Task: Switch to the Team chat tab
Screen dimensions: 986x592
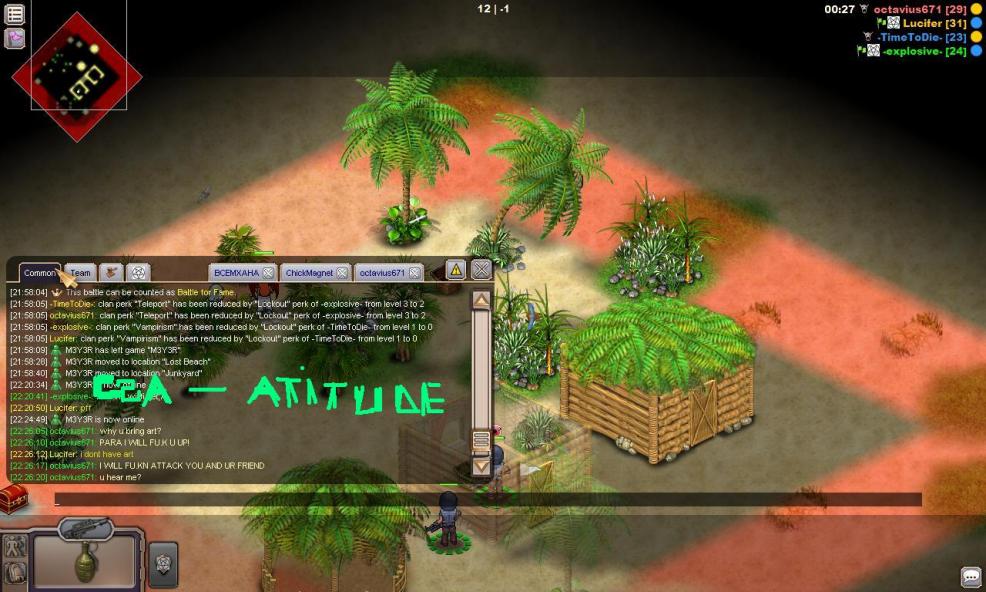Action: point(80,273)
